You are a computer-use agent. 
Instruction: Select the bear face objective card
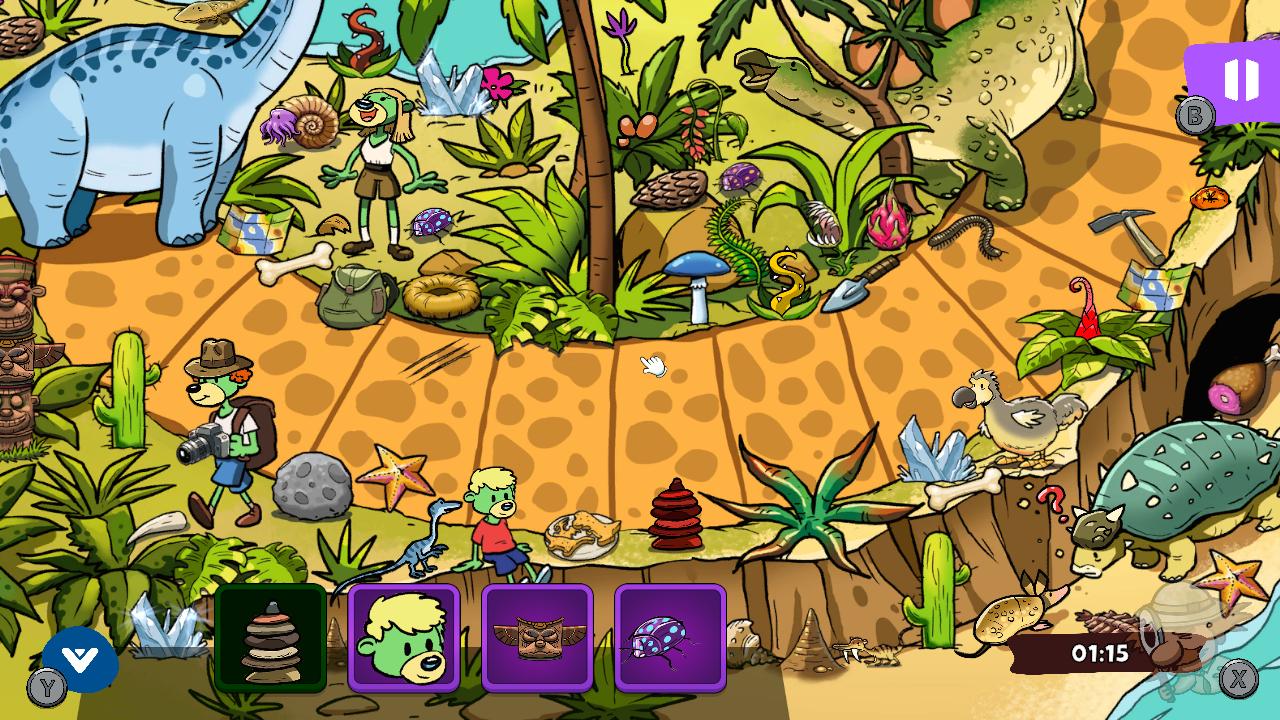[x=404, y=639]
